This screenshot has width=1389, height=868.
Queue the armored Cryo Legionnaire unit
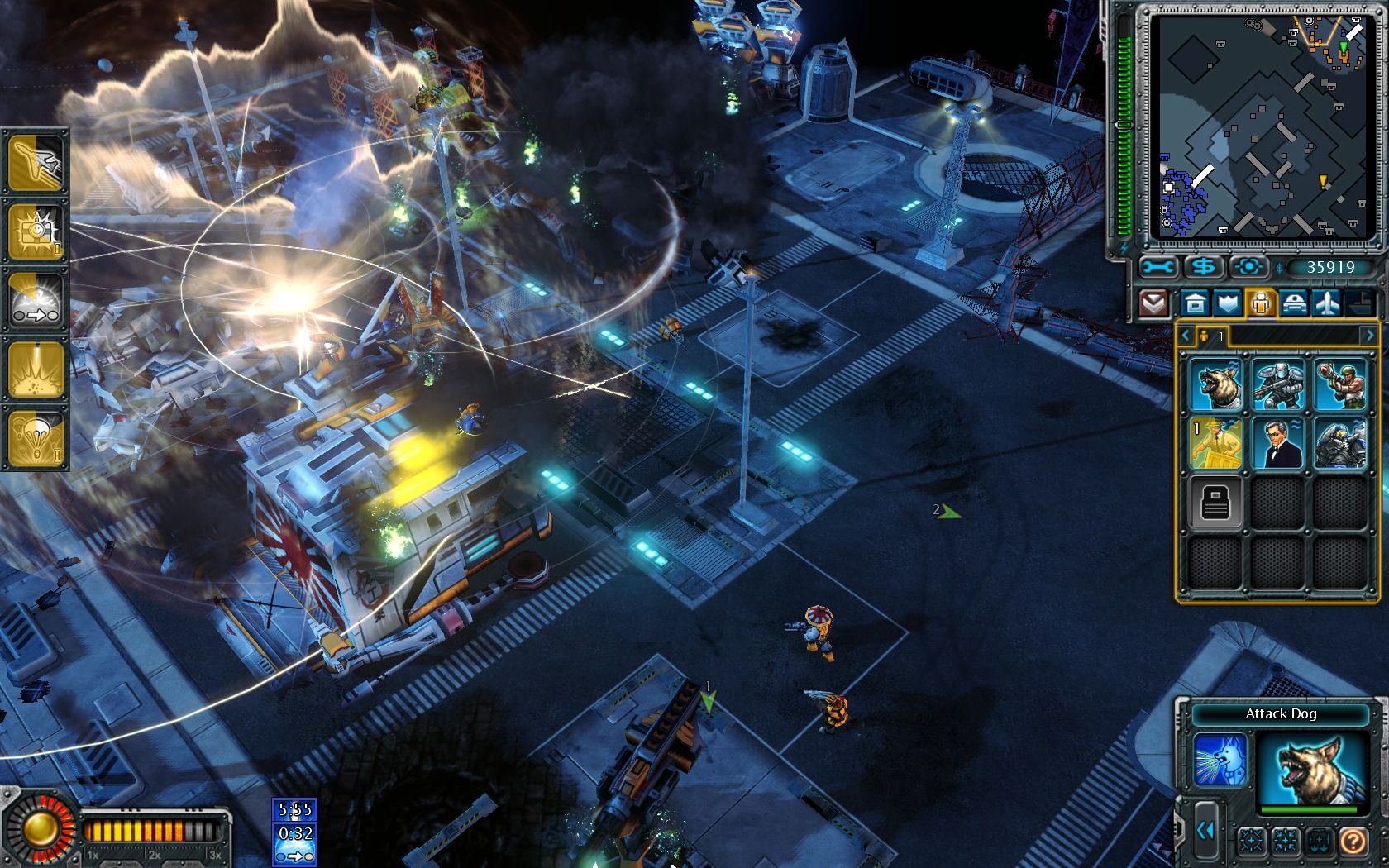pos(1339,444)
